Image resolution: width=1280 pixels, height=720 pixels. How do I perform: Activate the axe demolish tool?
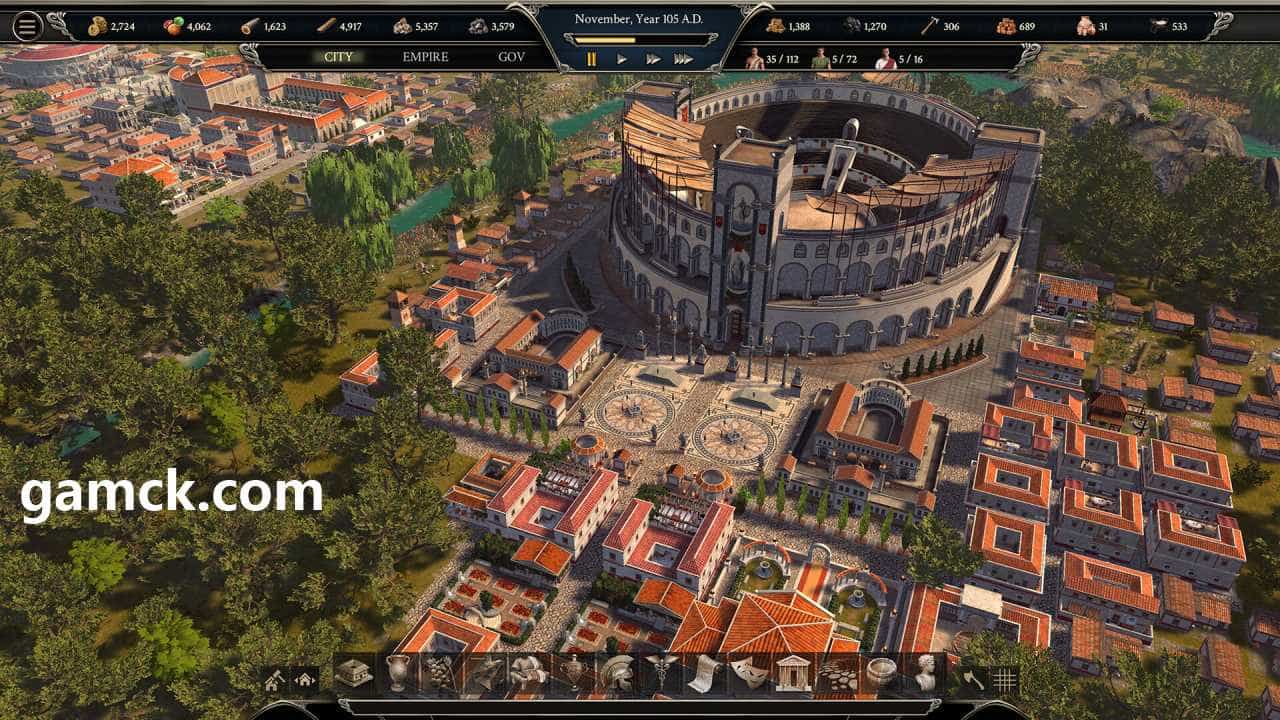coord(973,680)
